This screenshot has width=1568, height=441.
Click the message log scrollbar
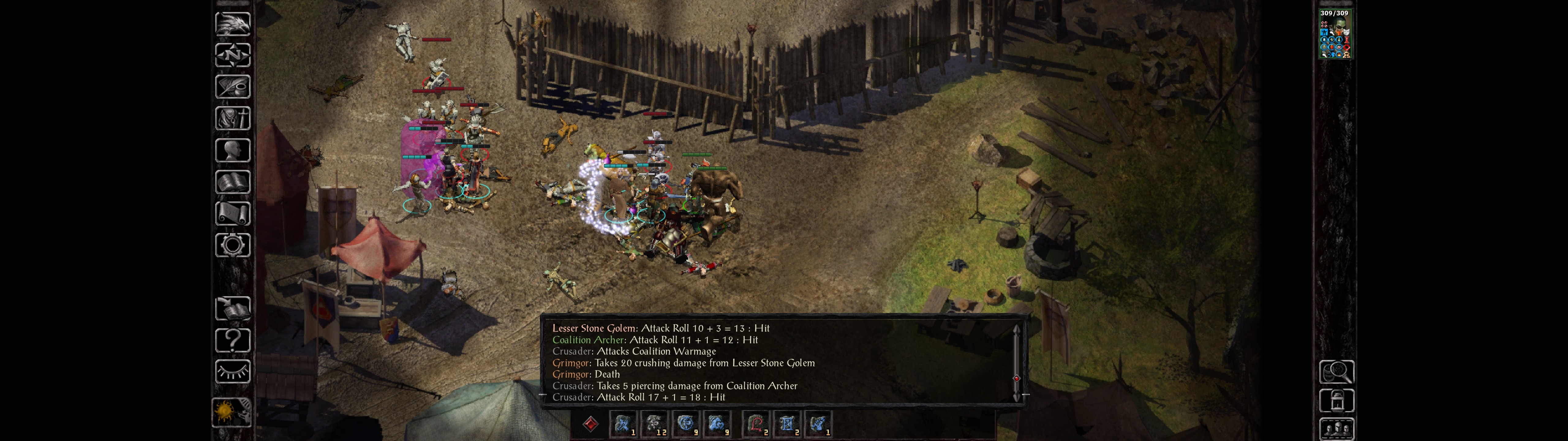coord(1016,362)
